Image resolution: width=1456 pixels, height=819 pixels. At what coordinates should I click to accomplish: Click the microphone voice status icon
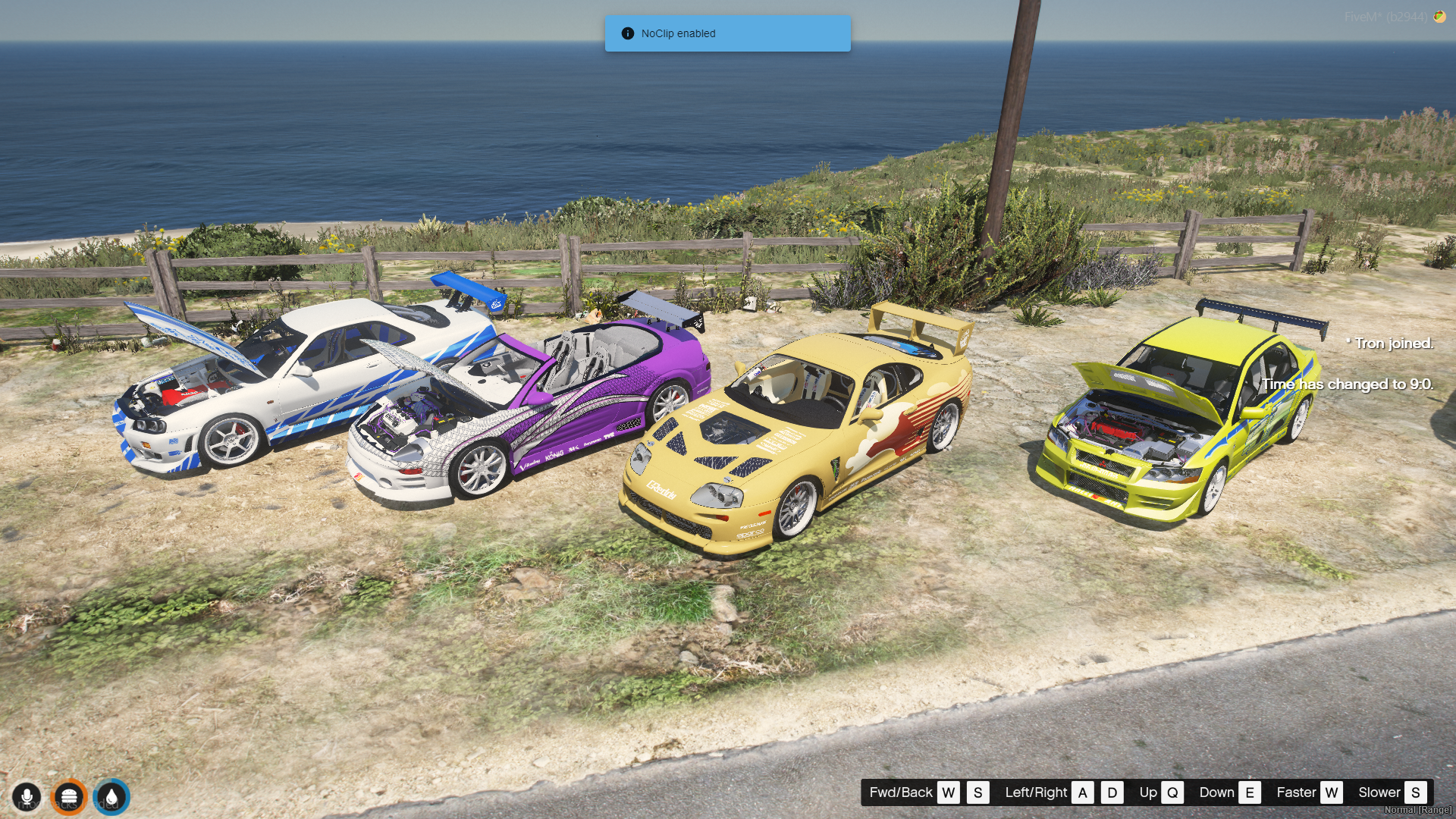pos(27,797)
